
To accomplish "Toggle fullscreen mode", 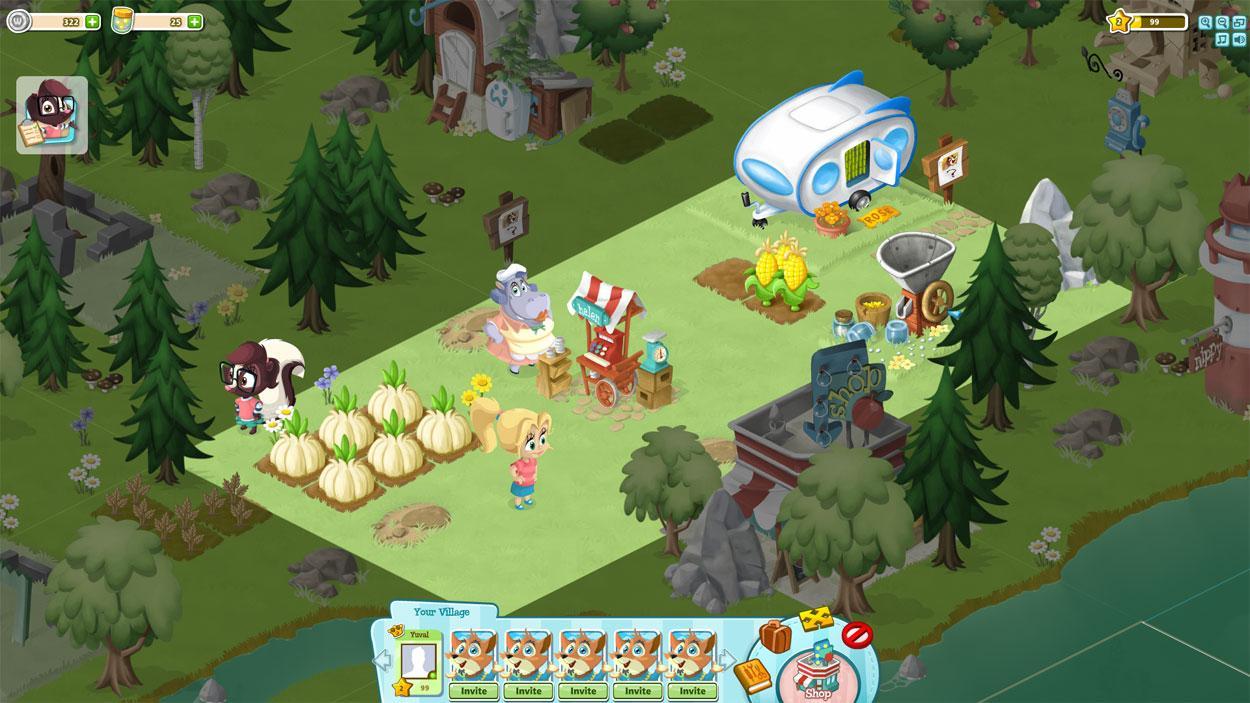I will coord(1237,22).
